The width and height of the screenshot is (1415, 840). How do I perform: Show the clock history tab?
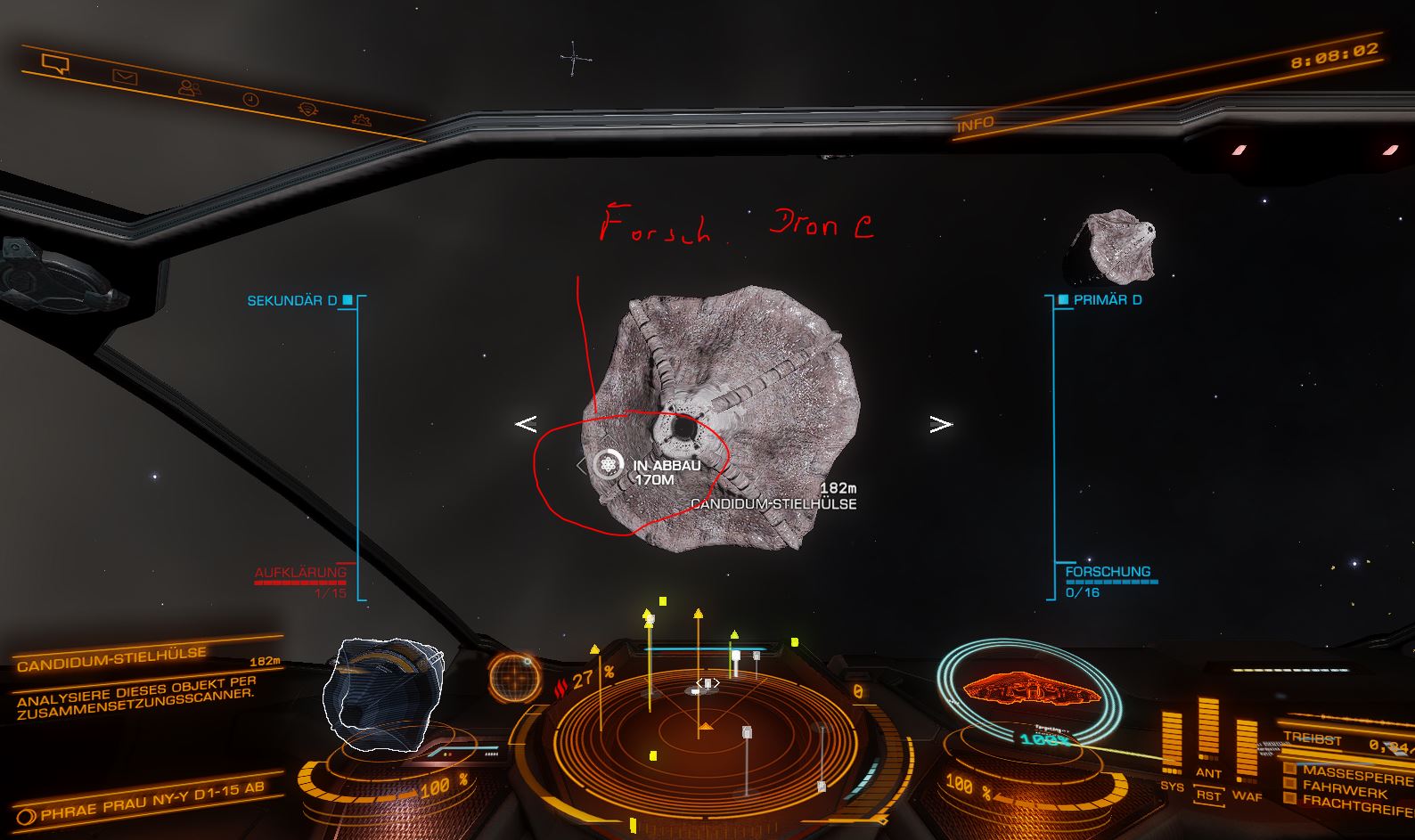(251, 99)
